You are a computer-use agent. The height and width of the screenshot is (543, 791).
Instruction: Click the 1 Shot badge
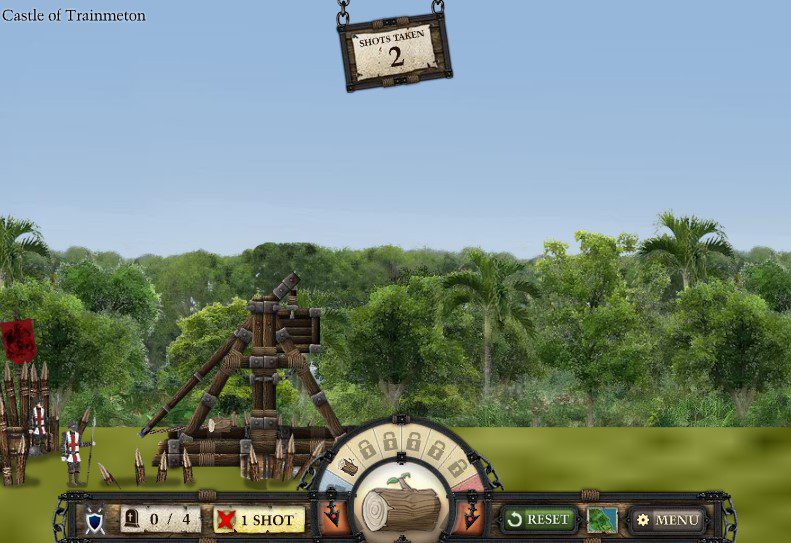[258, 520]
